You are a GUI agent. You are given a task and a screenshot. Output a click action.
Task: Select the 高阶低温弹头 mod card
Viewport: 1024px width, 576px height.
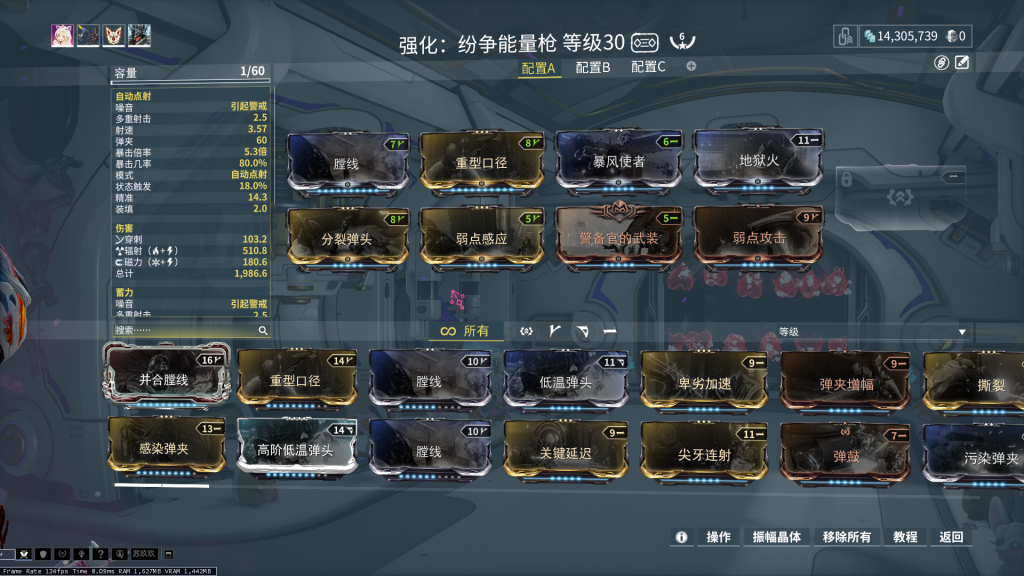pyautogui.click(x=297, y=449)
